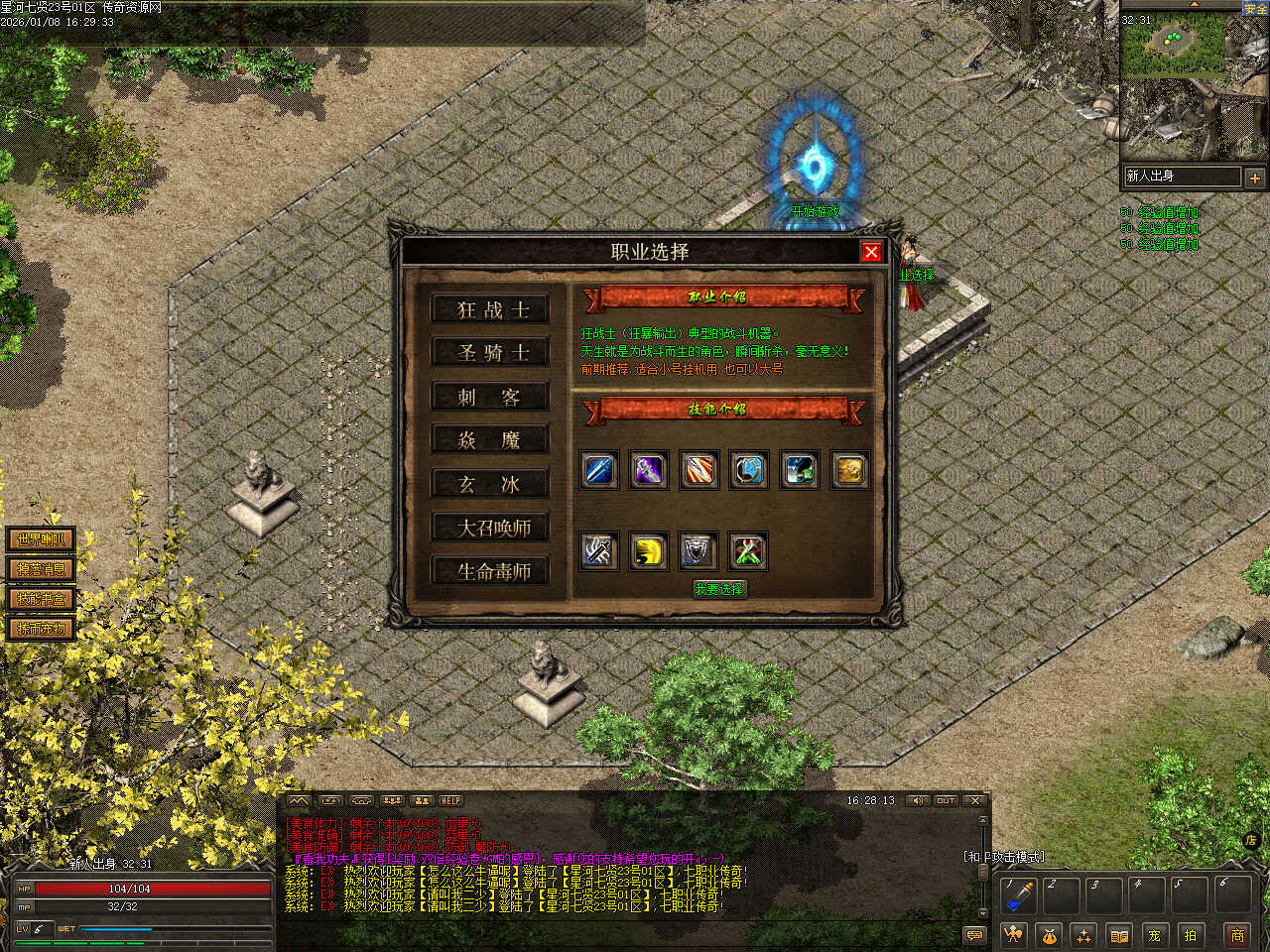This screenshot has width=1270, height=952.
Task: Use the blue potion hotbar slot
Action: [1018, 895]
